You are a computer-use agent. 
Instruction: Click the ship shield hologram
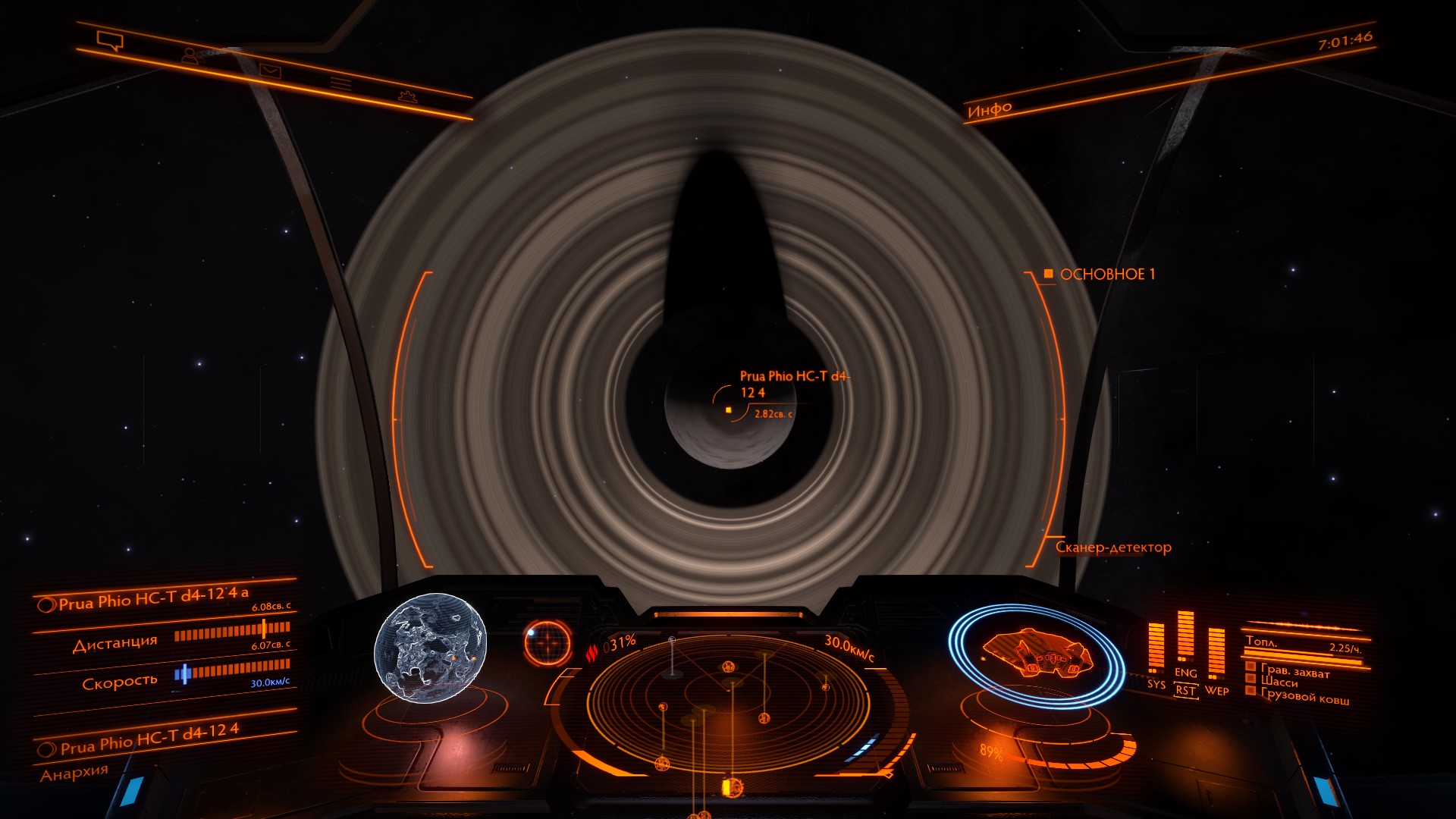[1037, 654]
